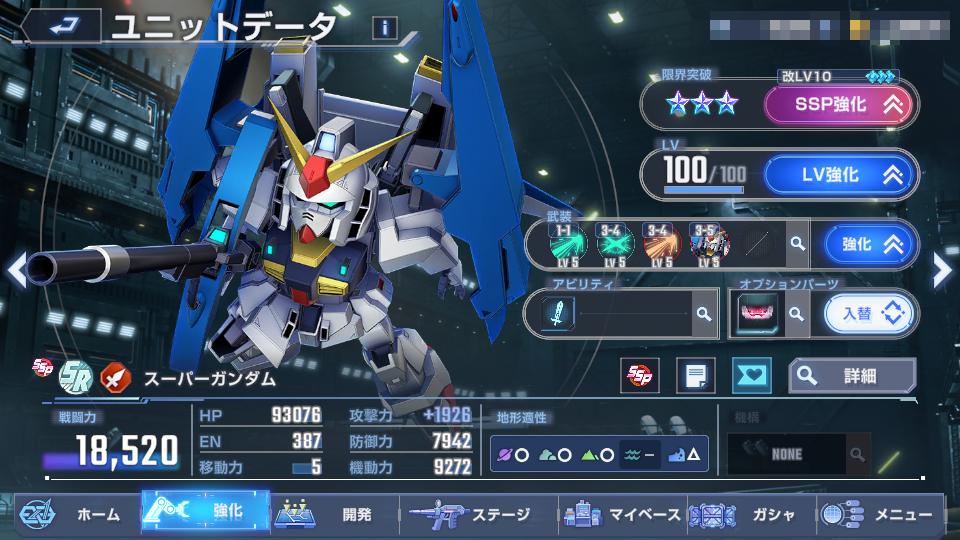The width and height of the screenshot is (960, 540).
Task: Open the note document icon
Action: point(695,376)
